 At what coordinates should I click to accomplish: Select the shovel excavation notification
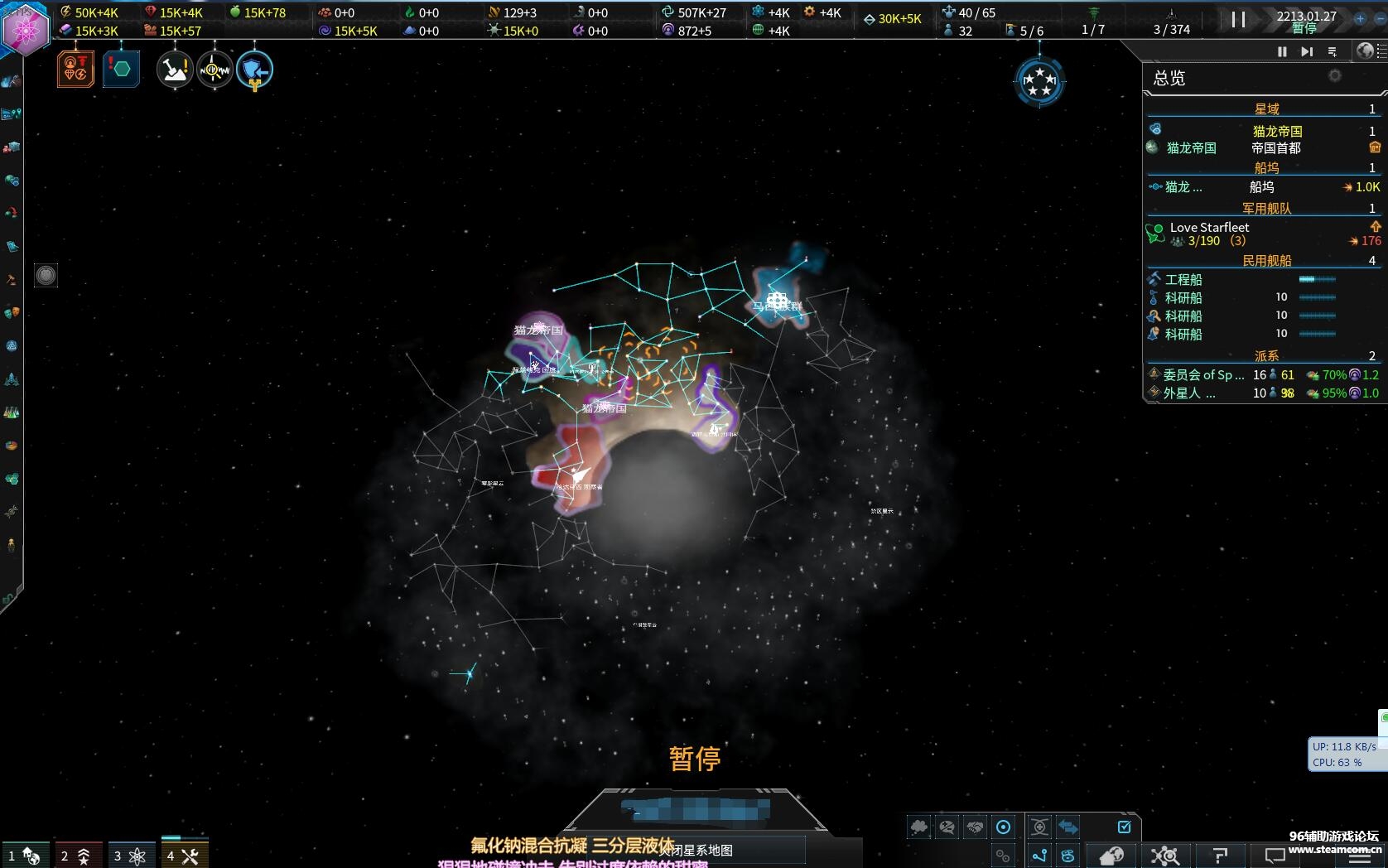(175, 70)
